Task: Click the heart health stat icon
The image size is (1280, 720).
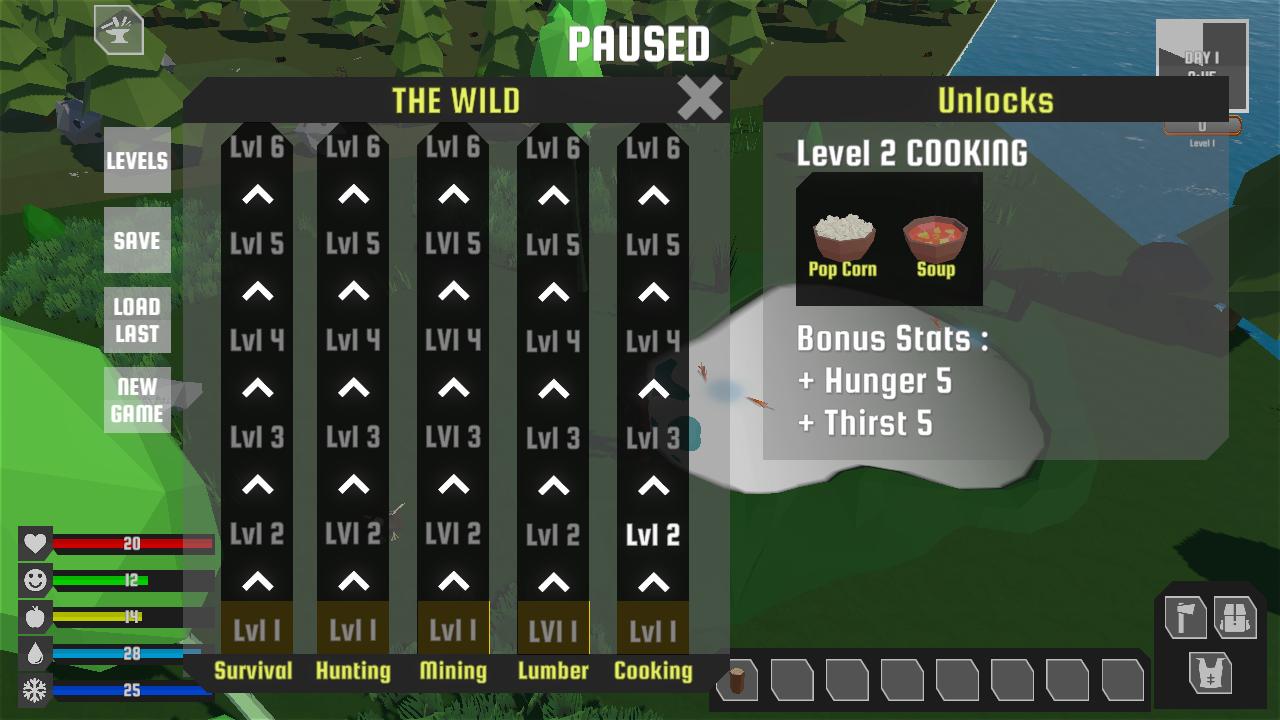Action: [x=33, y=544]
